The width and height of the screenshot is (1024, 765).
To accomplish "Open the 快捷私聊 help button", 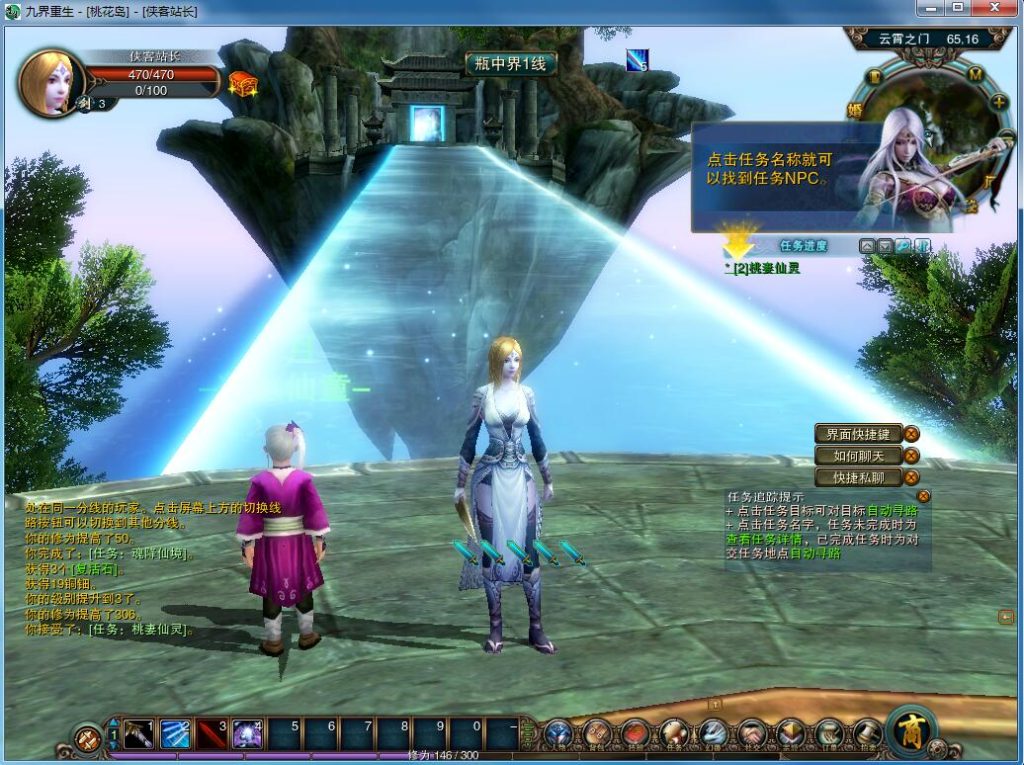I will (858, 478).
